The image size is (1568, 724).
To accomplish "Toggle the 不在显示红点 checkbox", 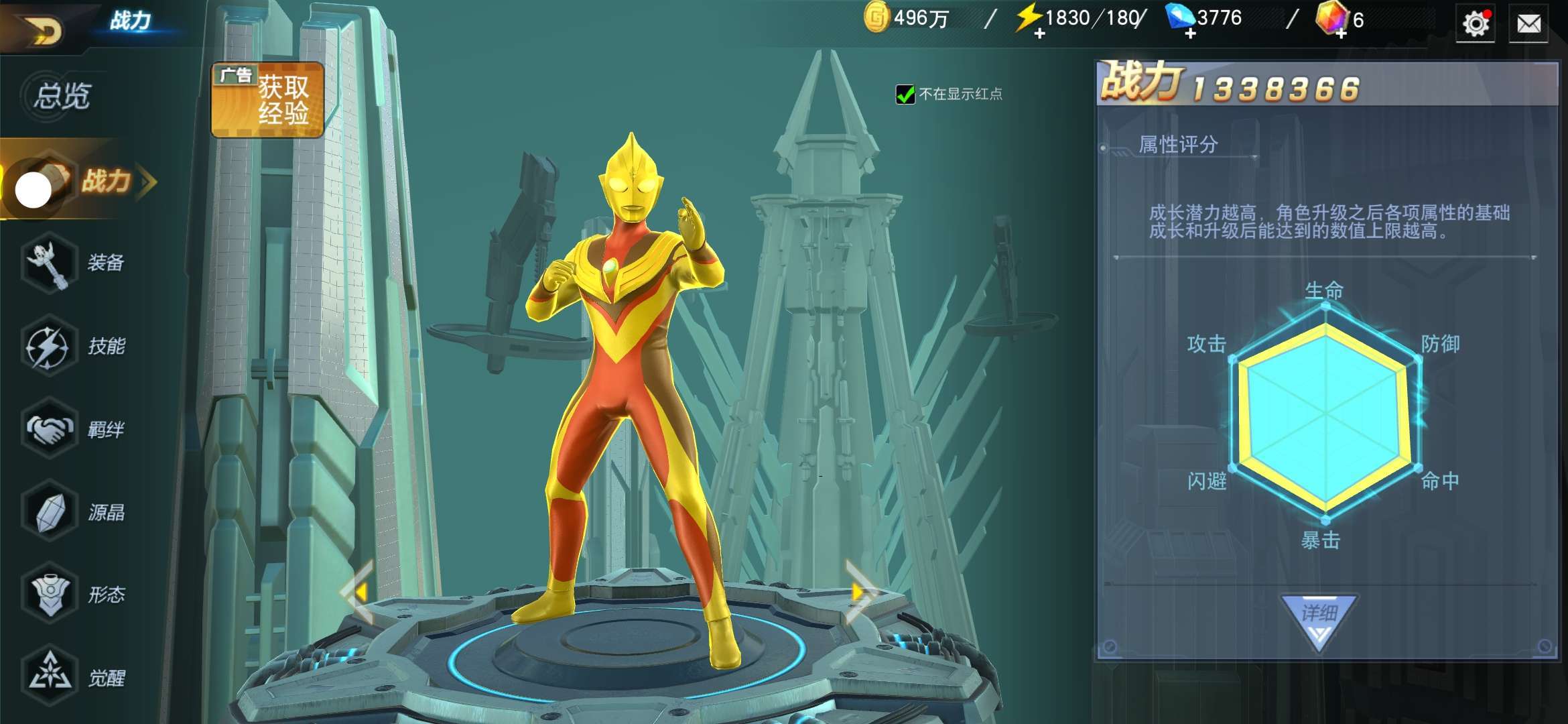I will [905, 95].
